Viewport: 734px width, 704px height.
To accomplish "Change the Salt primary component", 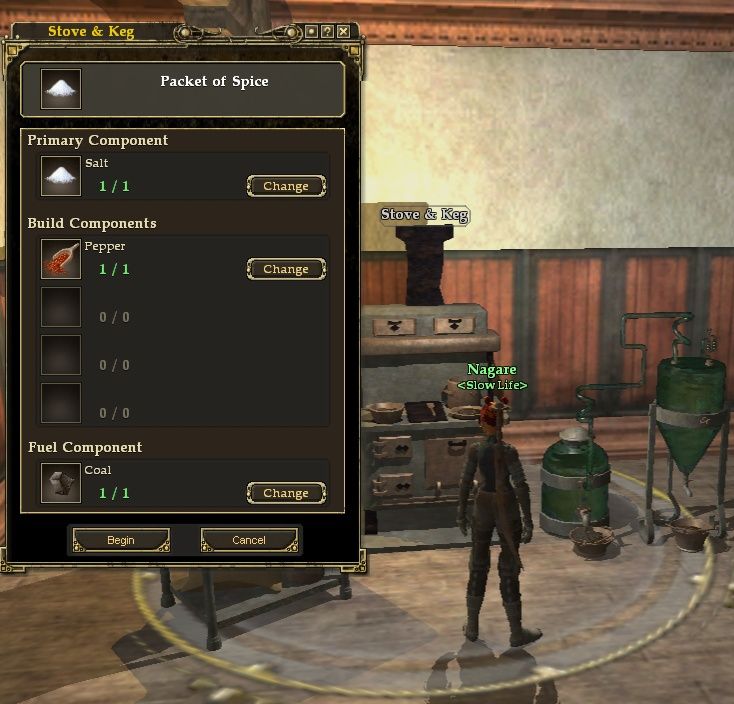I will point(285,186).
